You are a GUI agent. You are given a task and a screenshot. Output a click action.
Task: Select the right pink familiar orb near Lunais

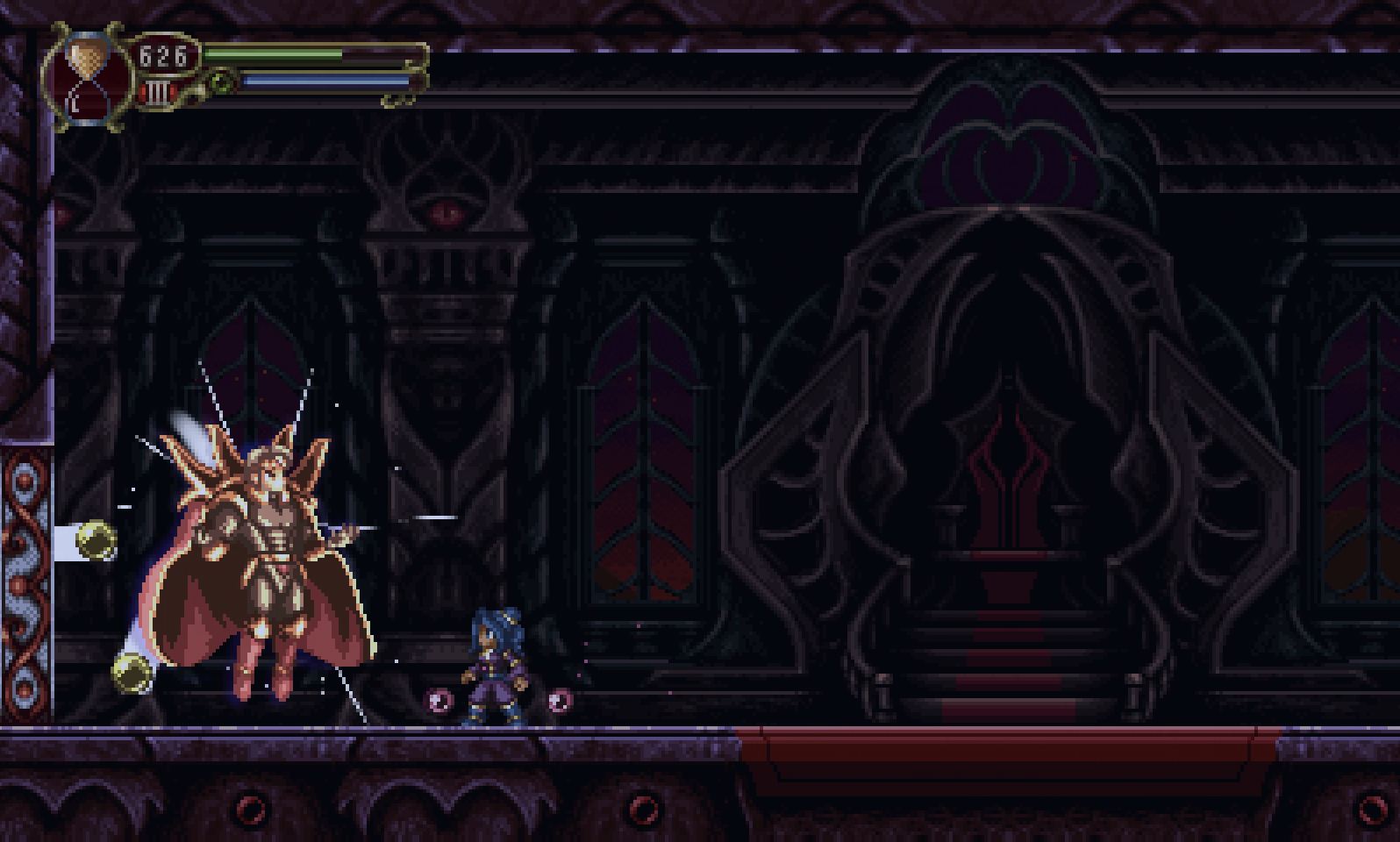click(561, 702)
